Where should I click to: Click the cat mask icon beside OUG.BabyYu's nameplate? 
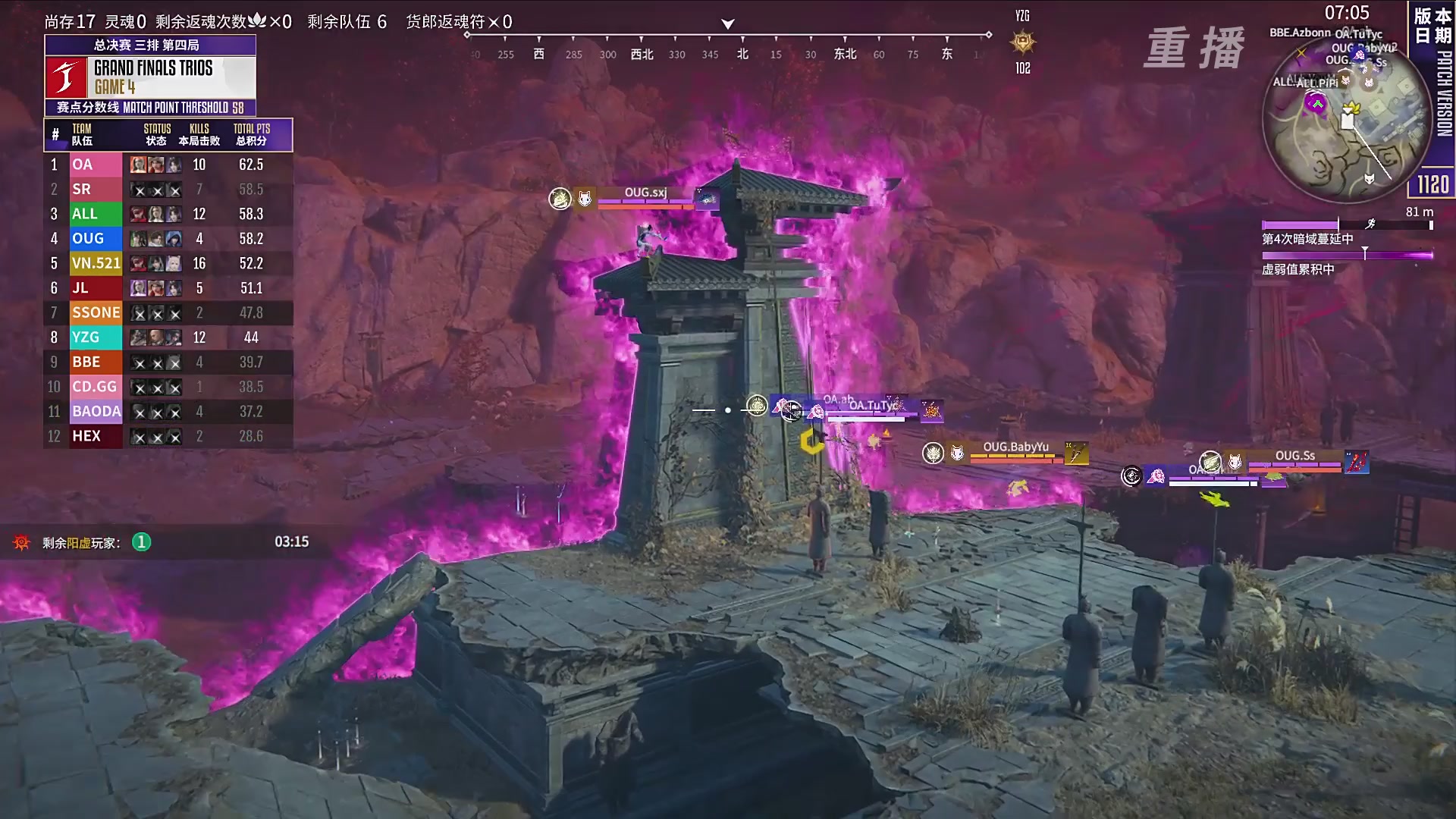(957, 453)
